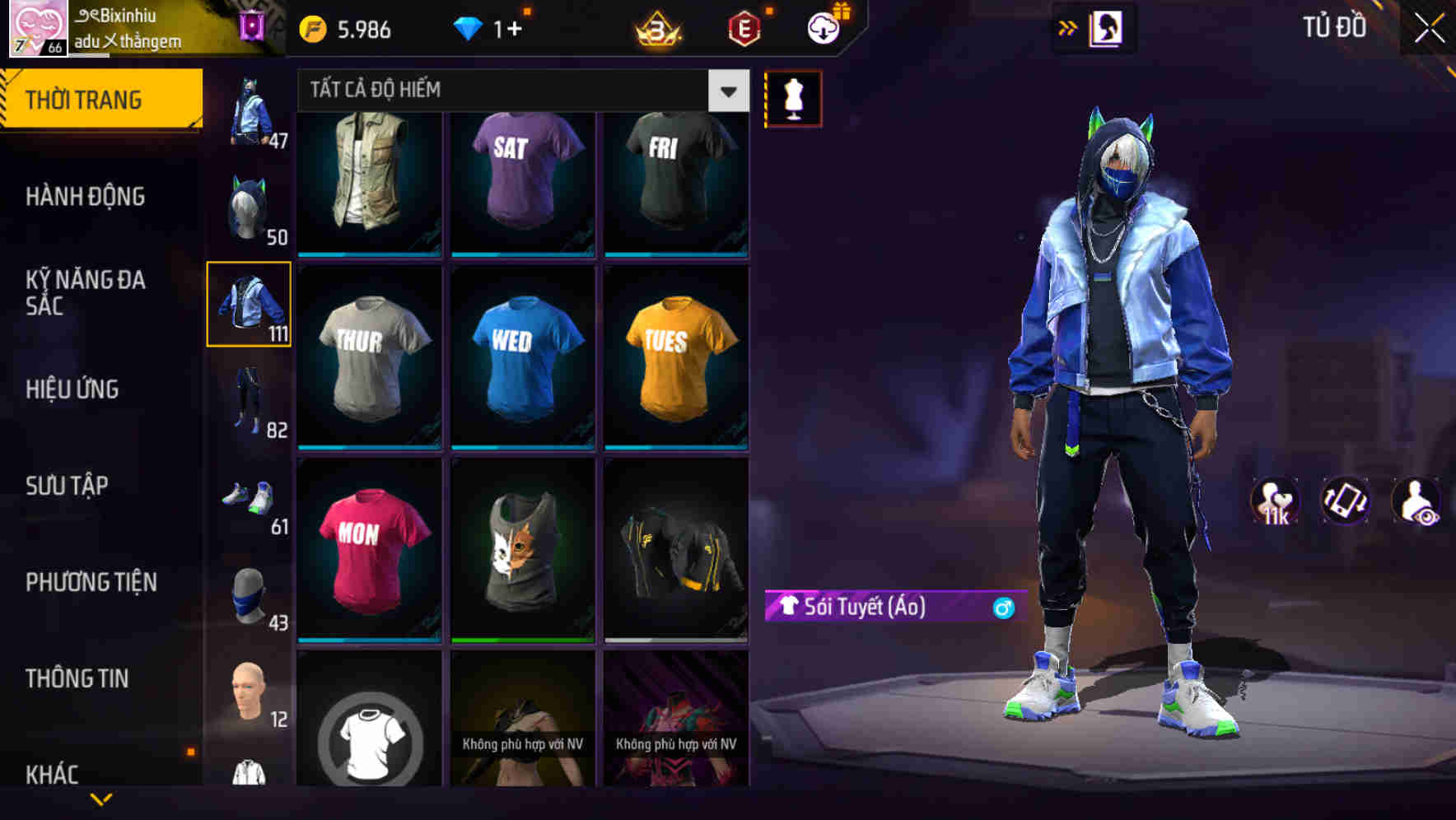
Task: Click the Booyah pass crown icon
Action: pos(656,30)
